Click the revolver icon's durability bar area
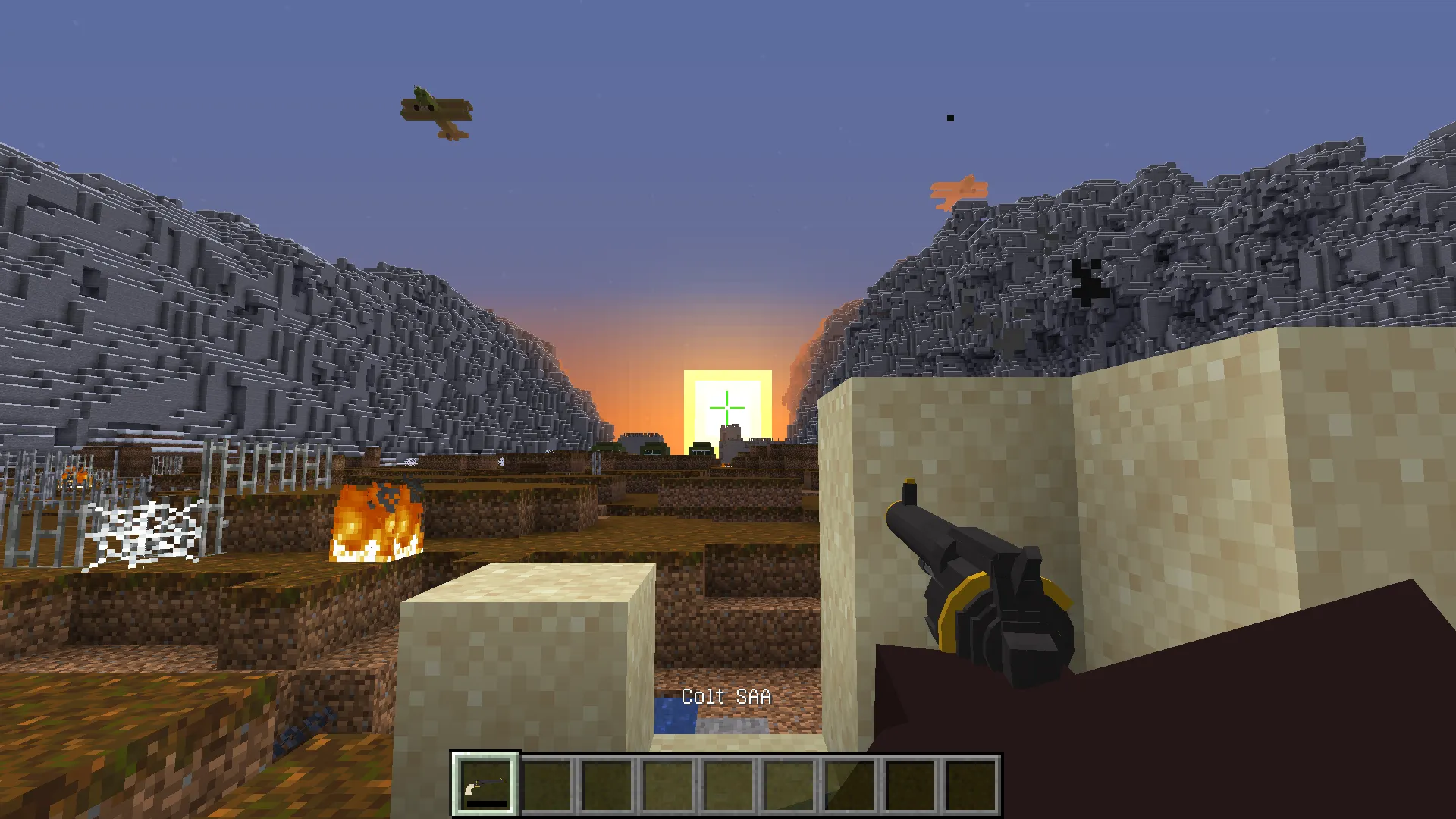Screen dimensions: 1456x819 pyautogui.click(x=485, y=802)
